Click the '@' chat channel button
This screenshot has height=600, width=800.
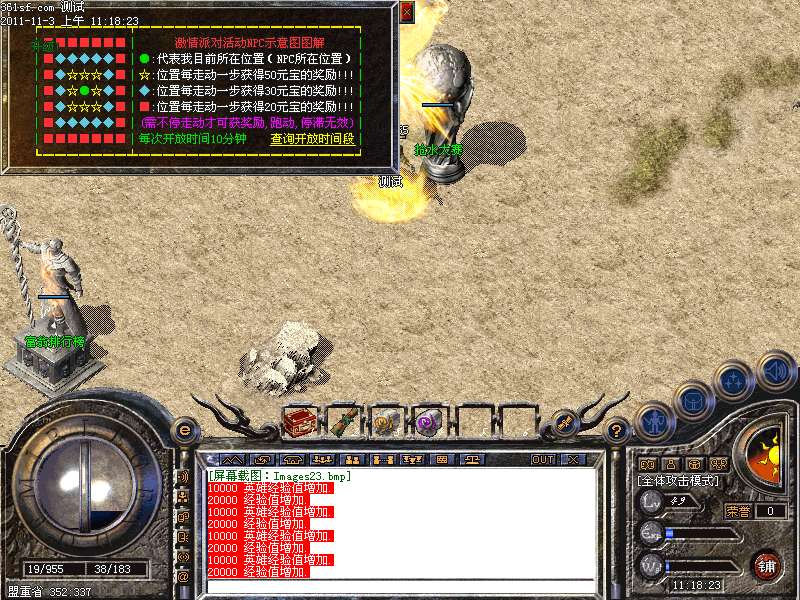[x=183, y=577]
